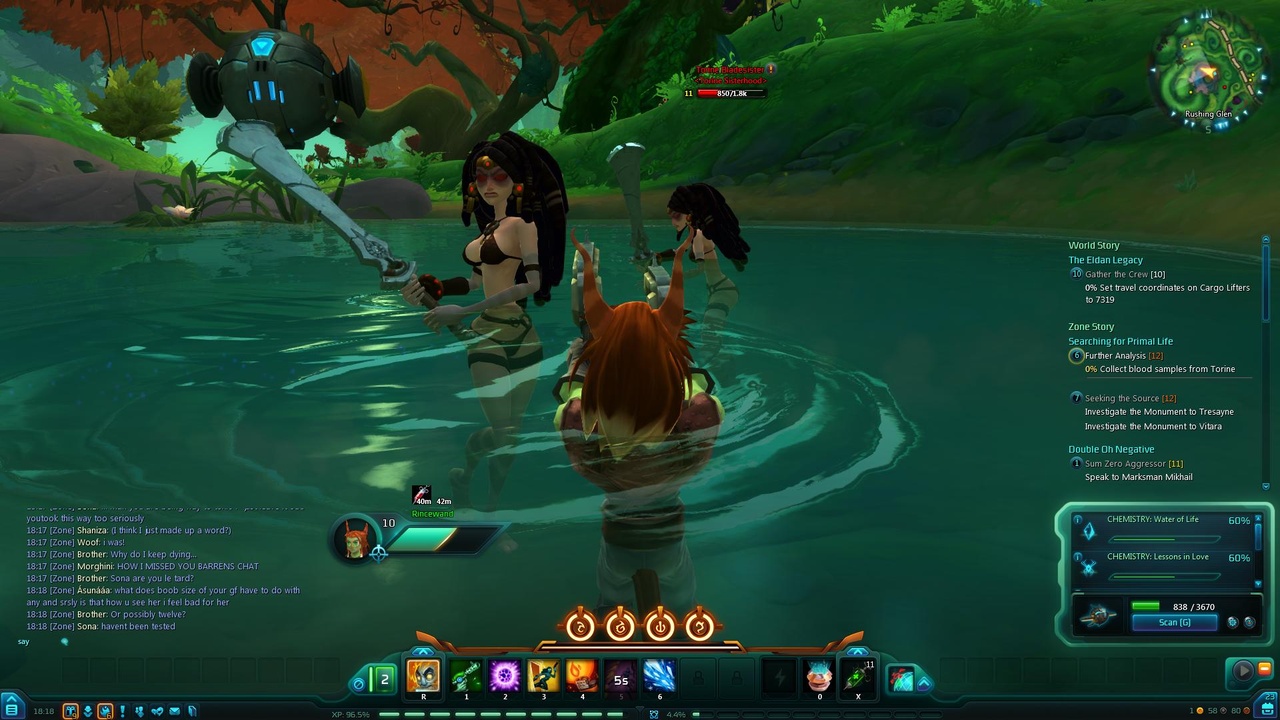Click the group finder icon in the toolbar
This screenshot has height=720, width=1280.
(140, 710)
